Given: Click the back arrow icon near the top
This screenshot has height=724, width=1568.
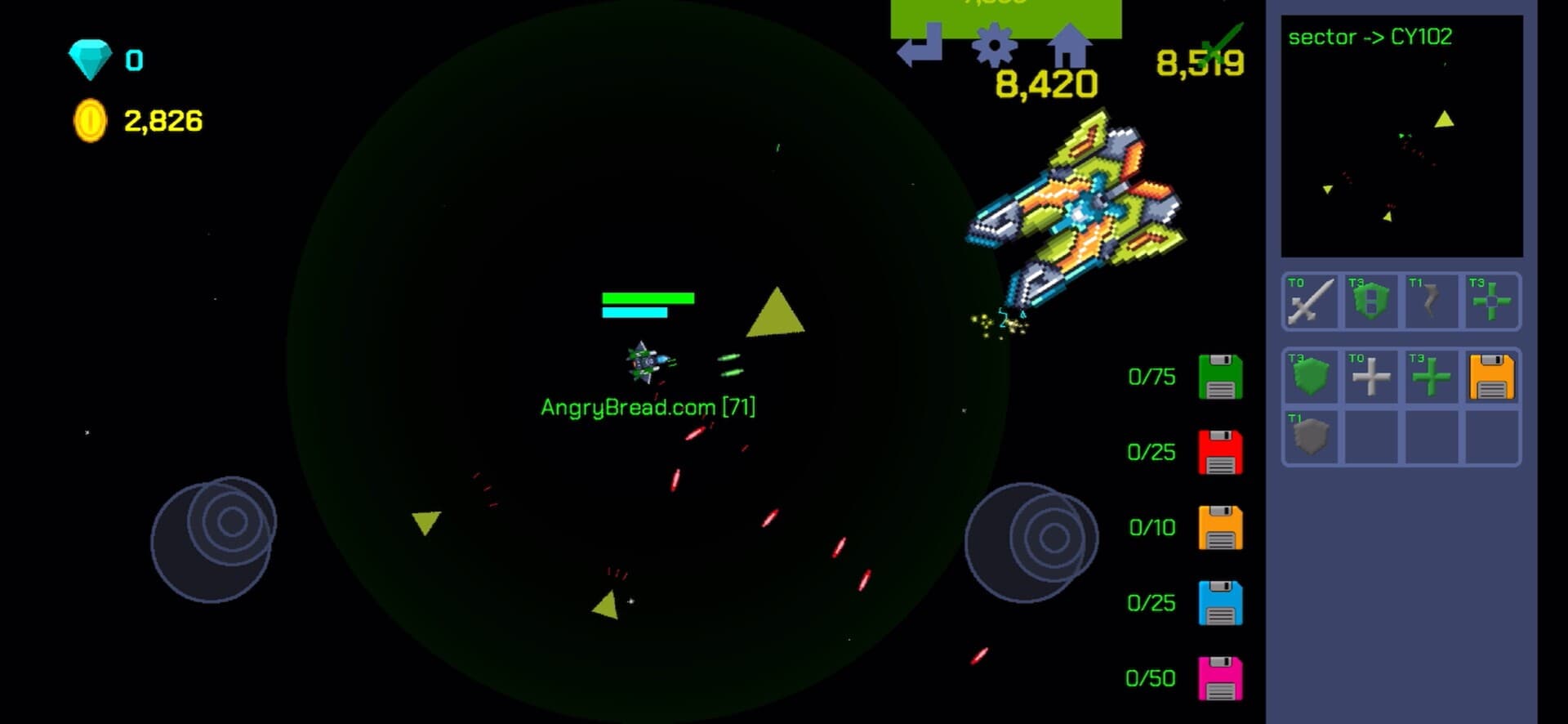Looking at the screenshot, I should (x=921, y=45).
